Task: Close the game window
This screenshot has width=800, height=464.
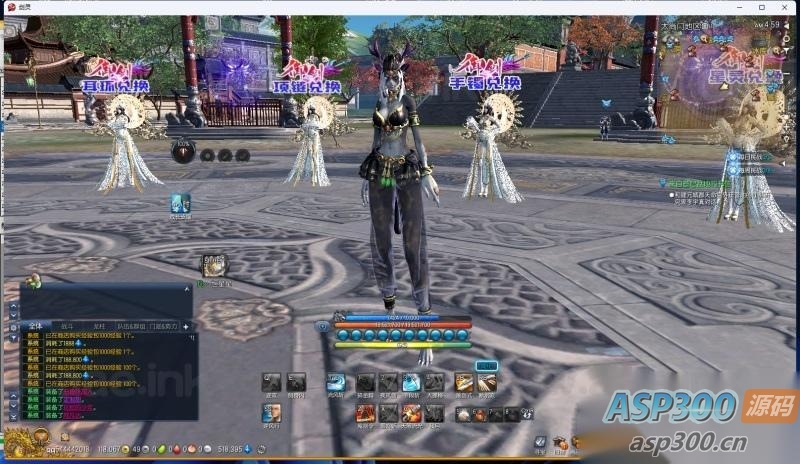Action: click(785, 7)
